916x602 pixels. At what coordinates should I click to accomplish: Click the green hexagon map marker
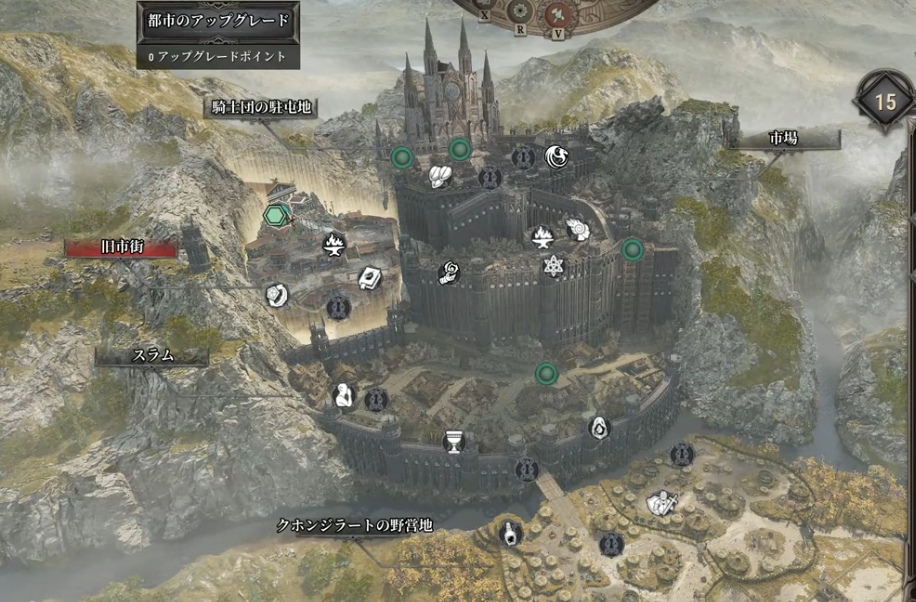275,214
